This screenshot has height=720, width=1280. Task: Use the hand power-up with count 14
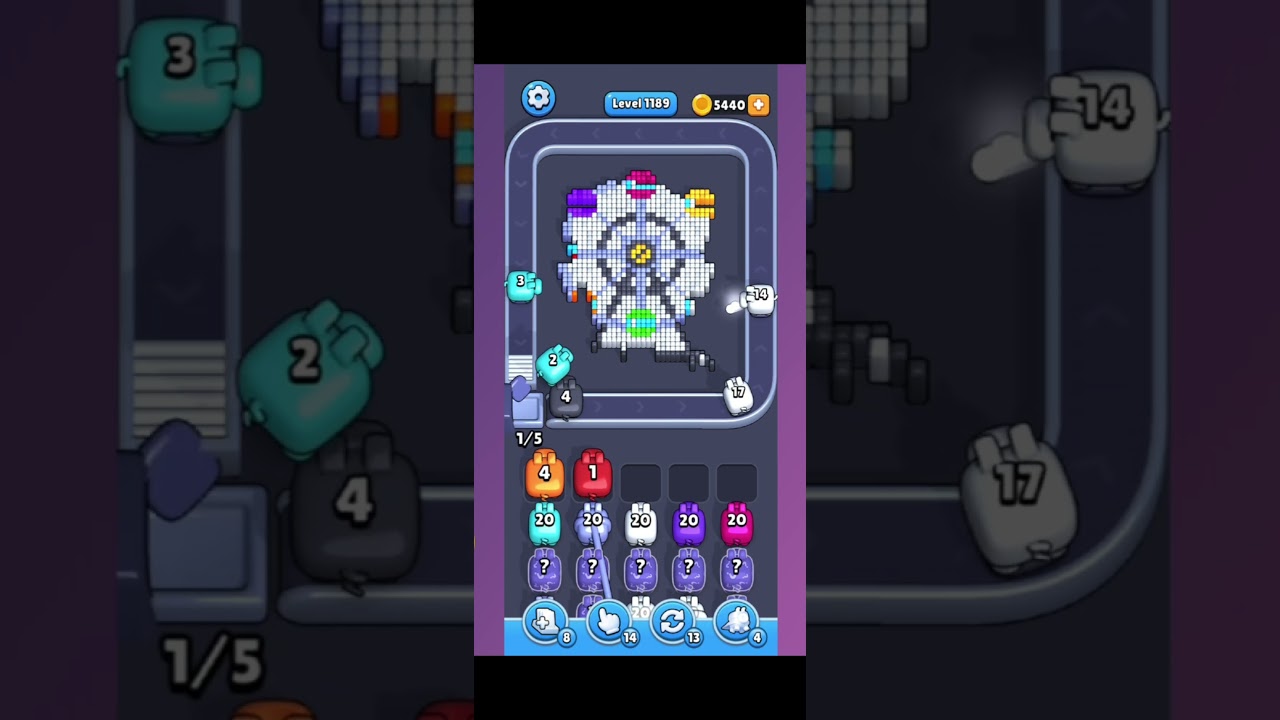(612, 622)
